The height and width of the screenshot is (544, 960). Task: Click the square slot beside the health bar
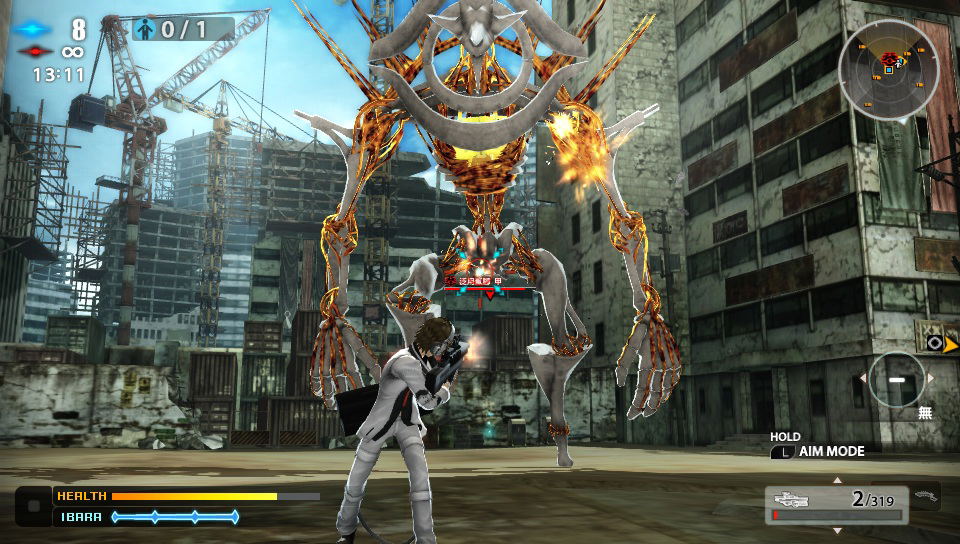click(34, 505)
